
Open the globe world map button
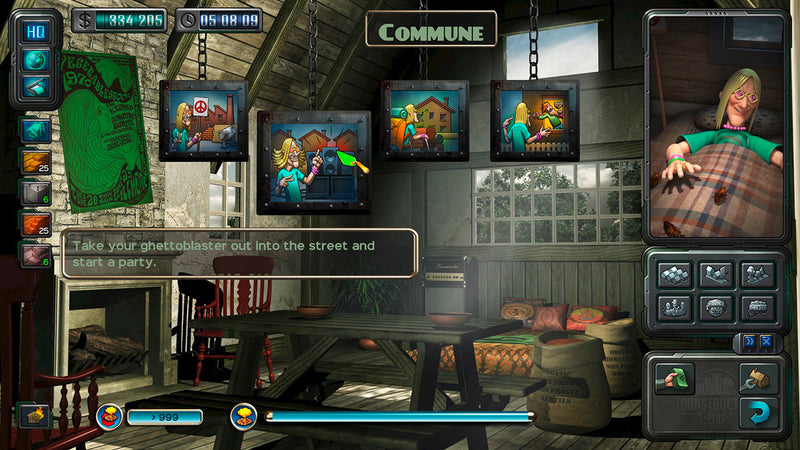(37, 59)
